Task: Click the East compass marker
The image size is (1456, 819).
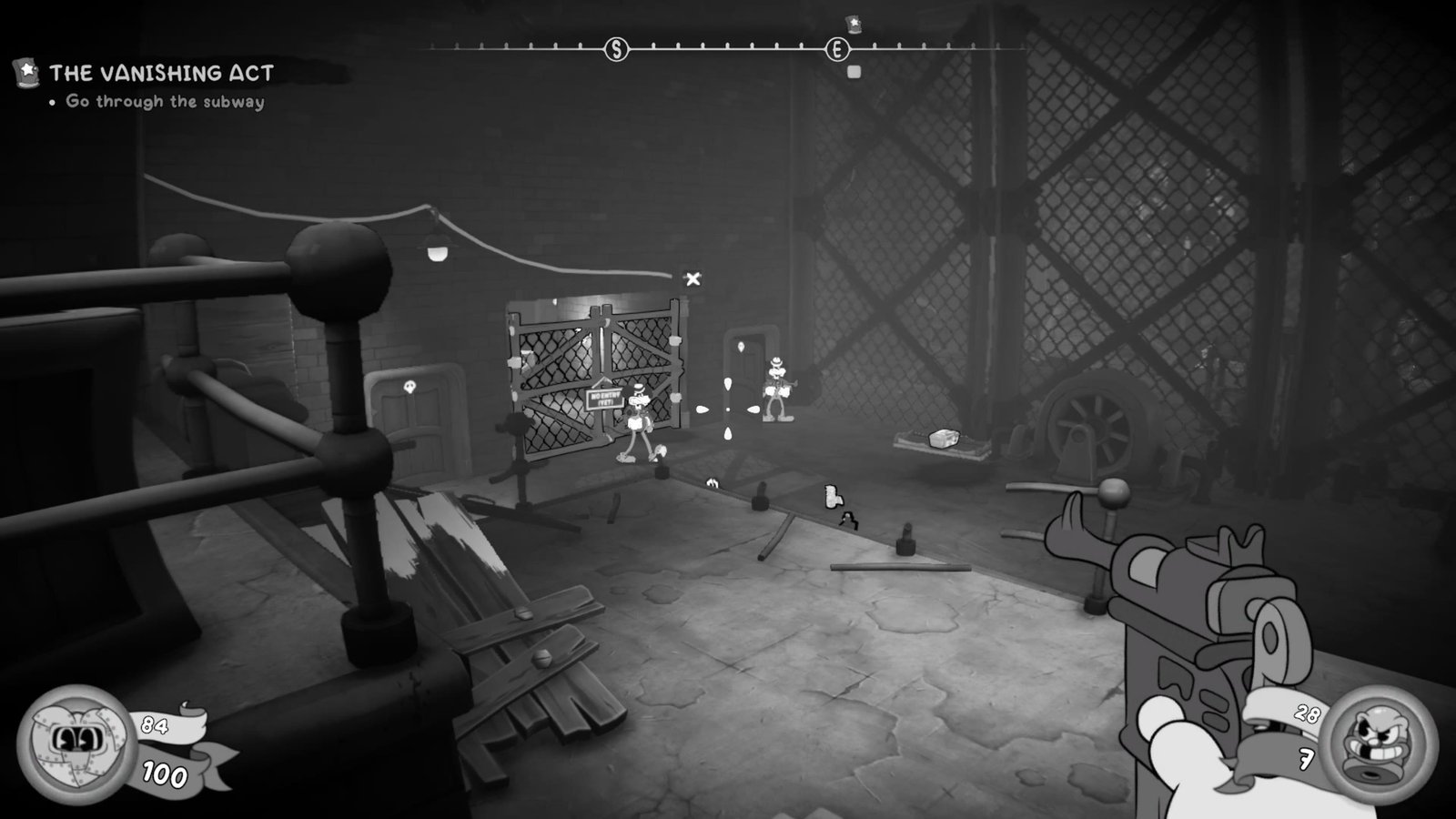Action: [836, 50]
